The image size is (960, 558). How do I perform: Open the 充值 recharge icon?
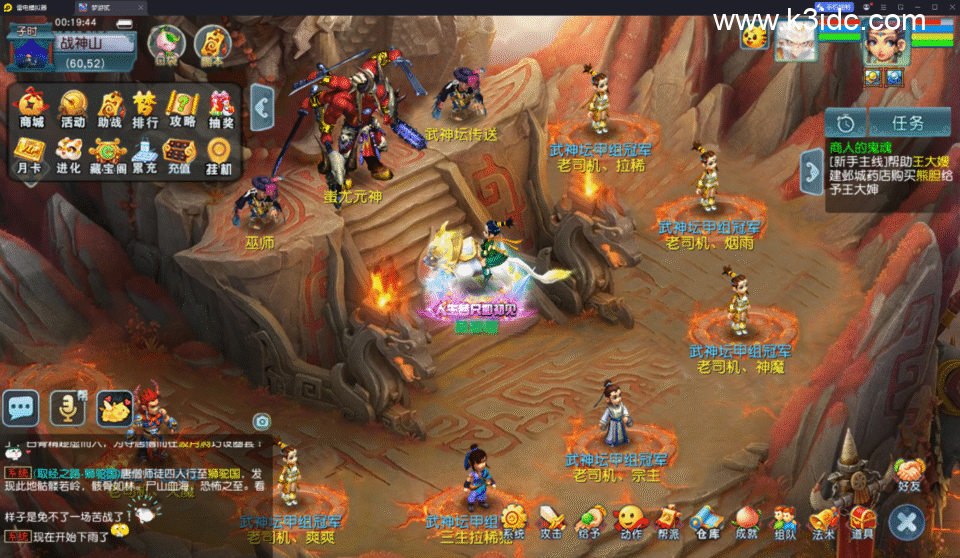coord(182,155)
